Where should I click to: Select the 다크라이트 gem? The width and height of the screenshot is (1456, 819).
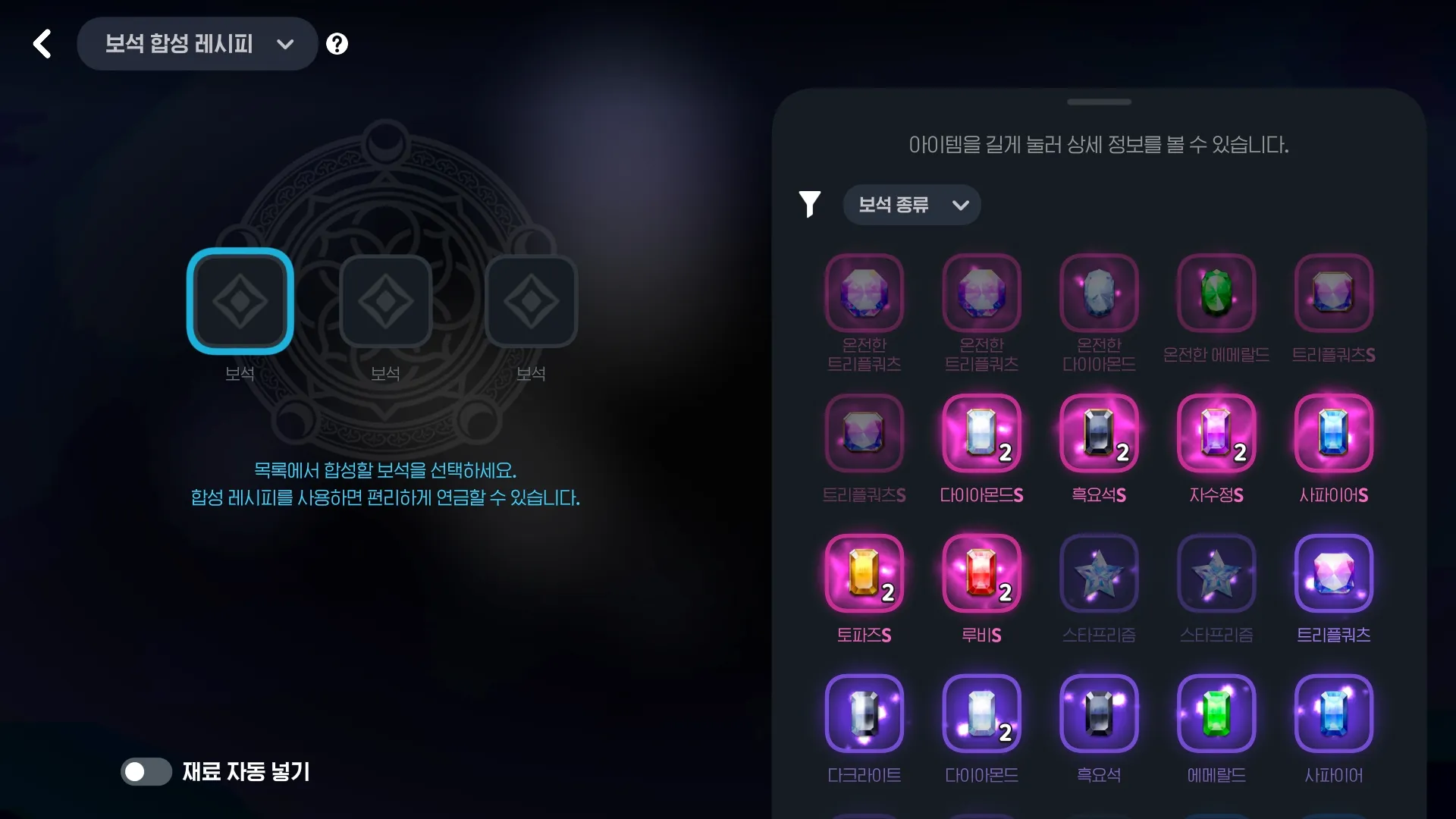(864, 714)
